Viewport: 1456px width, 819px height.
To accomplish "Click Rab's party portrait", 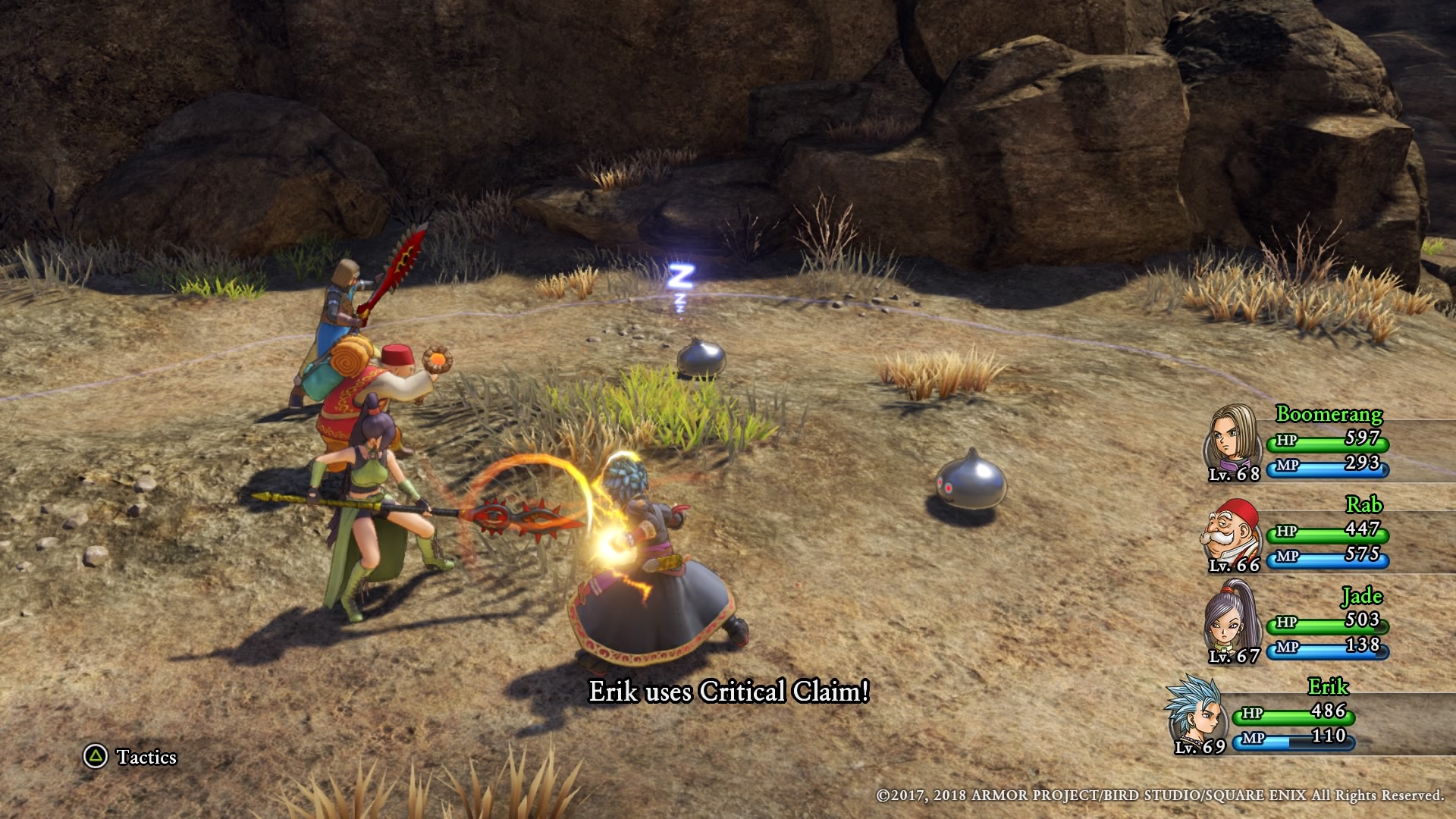I will (1232, 532).
